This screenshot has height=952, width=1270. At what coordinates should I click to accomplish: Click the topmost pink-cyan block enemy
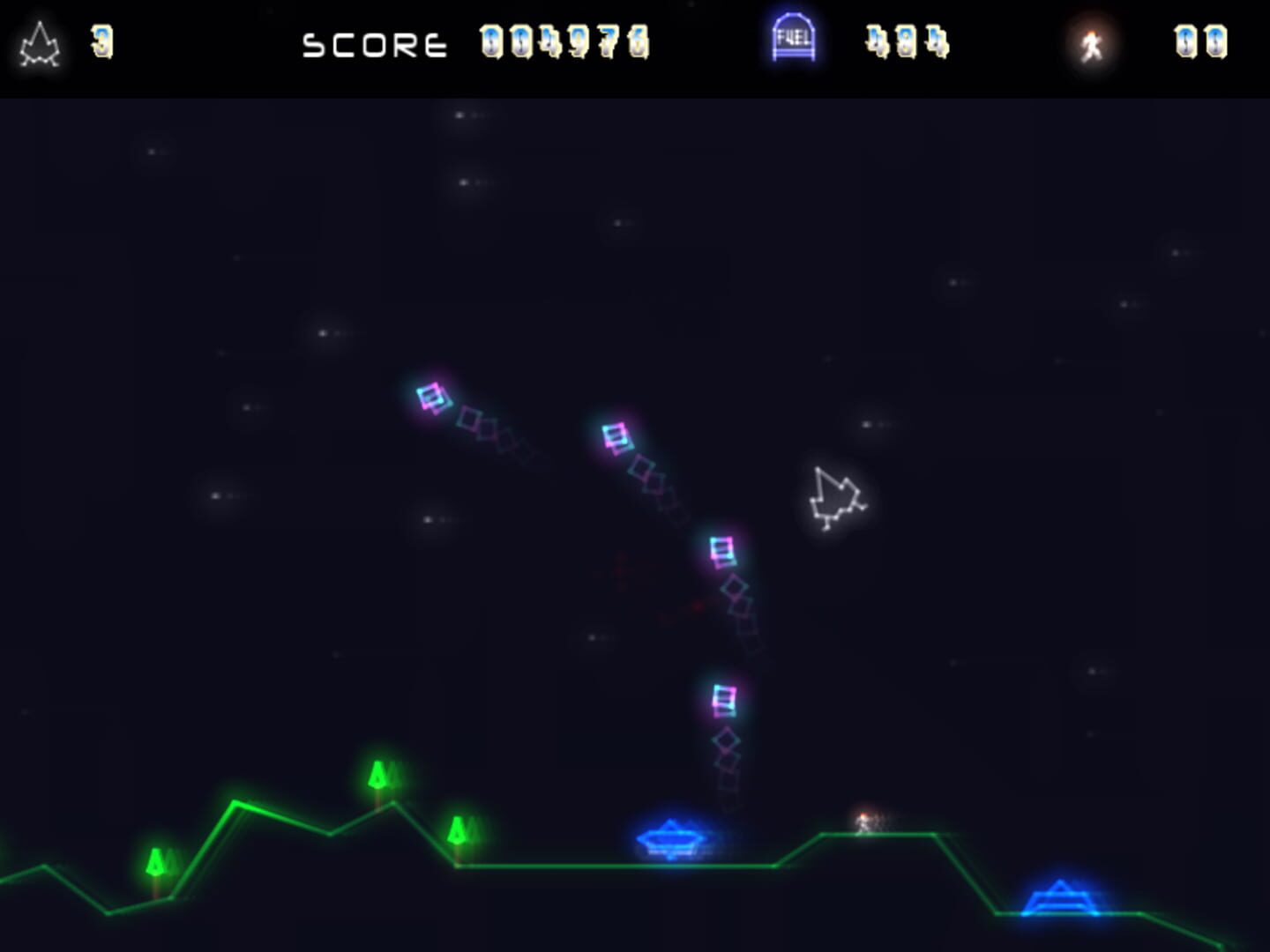pos(431,397)
